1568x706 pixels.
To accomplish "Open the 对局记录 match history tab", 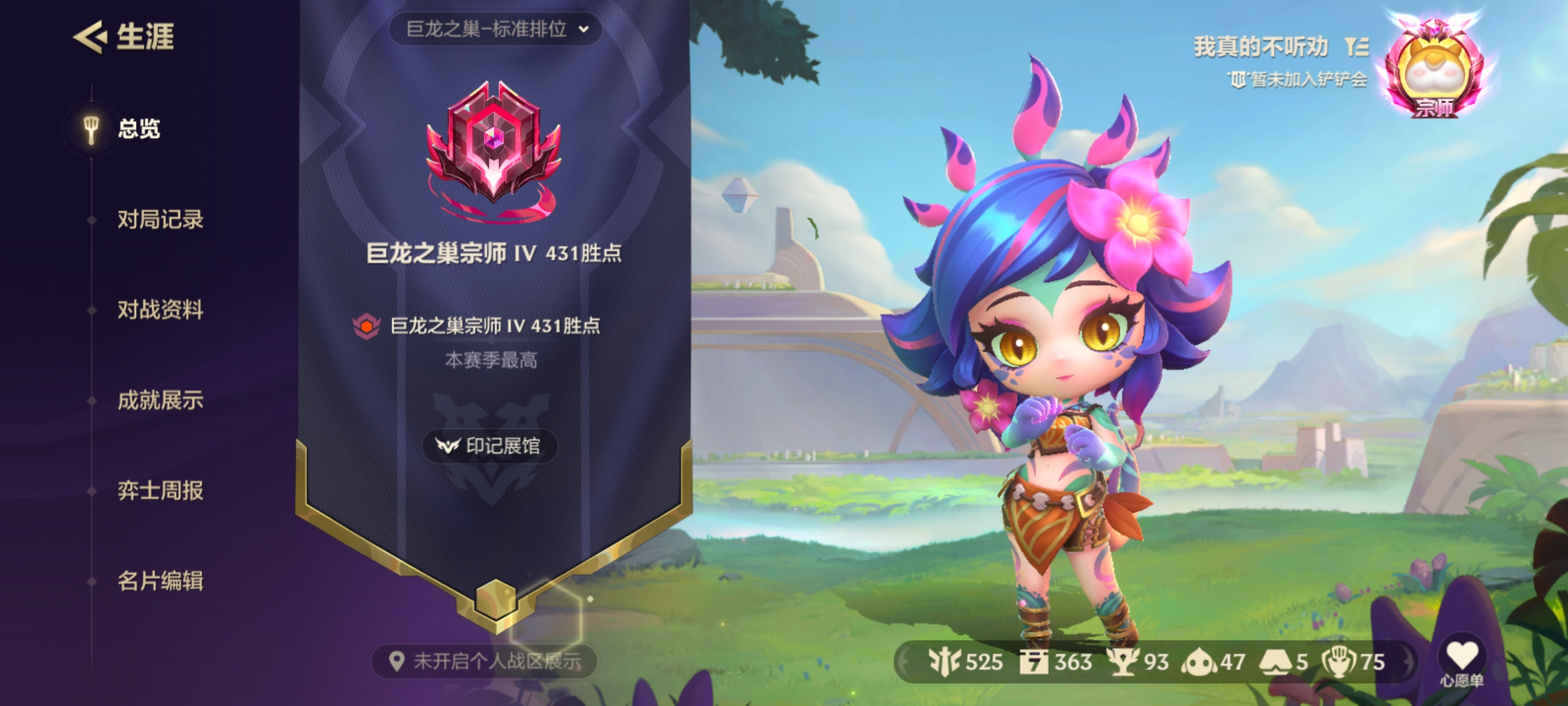I will 160,220.
